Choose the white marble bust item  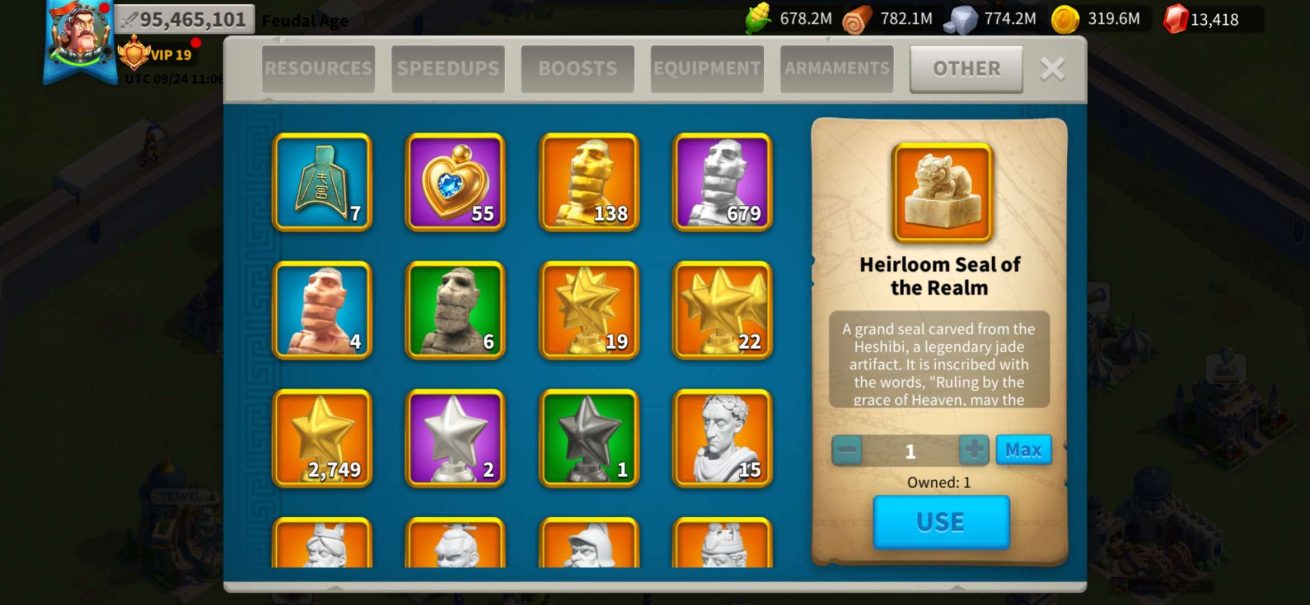click(722, 438)
